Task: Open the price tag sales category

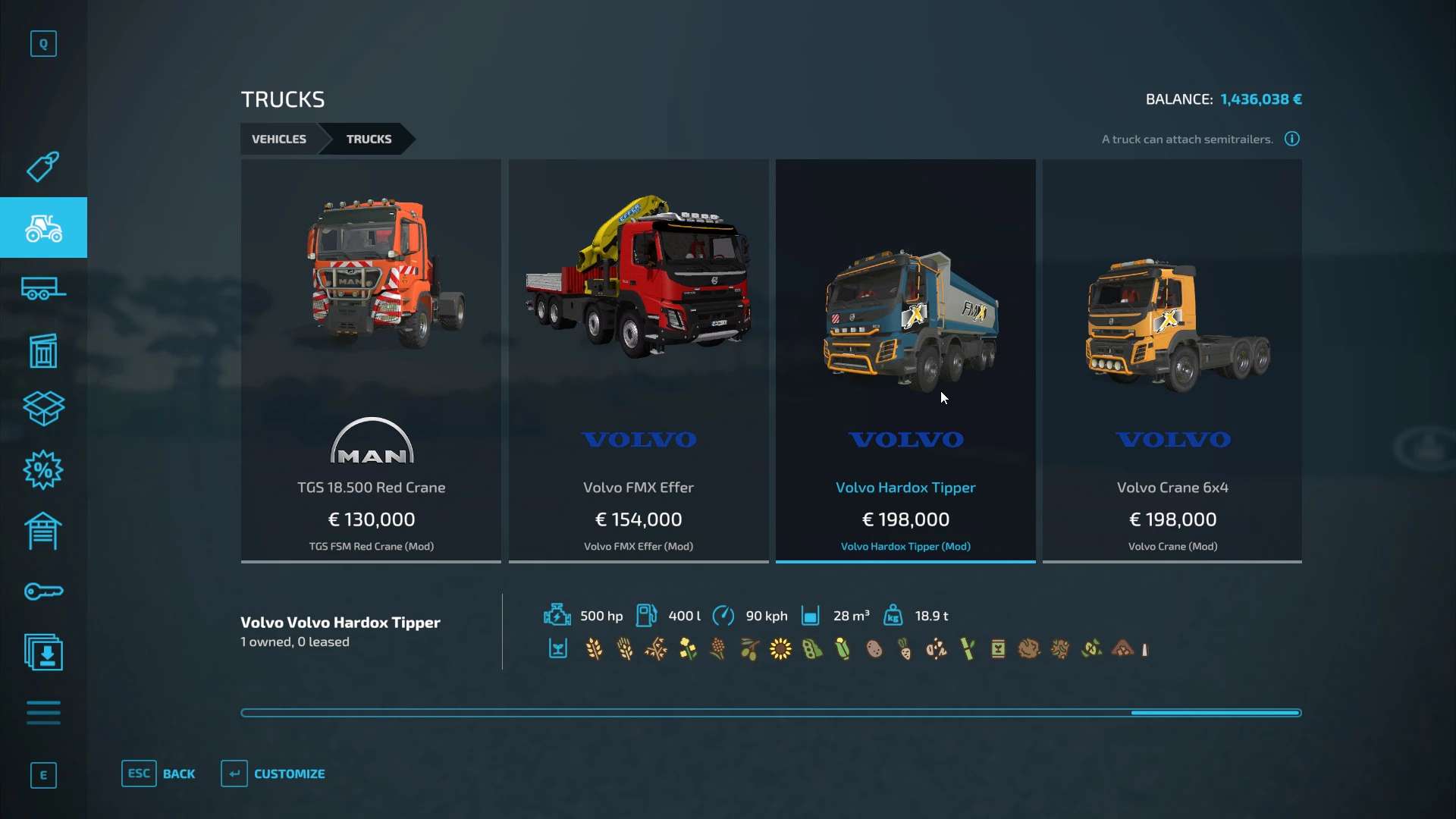Action: (43, 166)
